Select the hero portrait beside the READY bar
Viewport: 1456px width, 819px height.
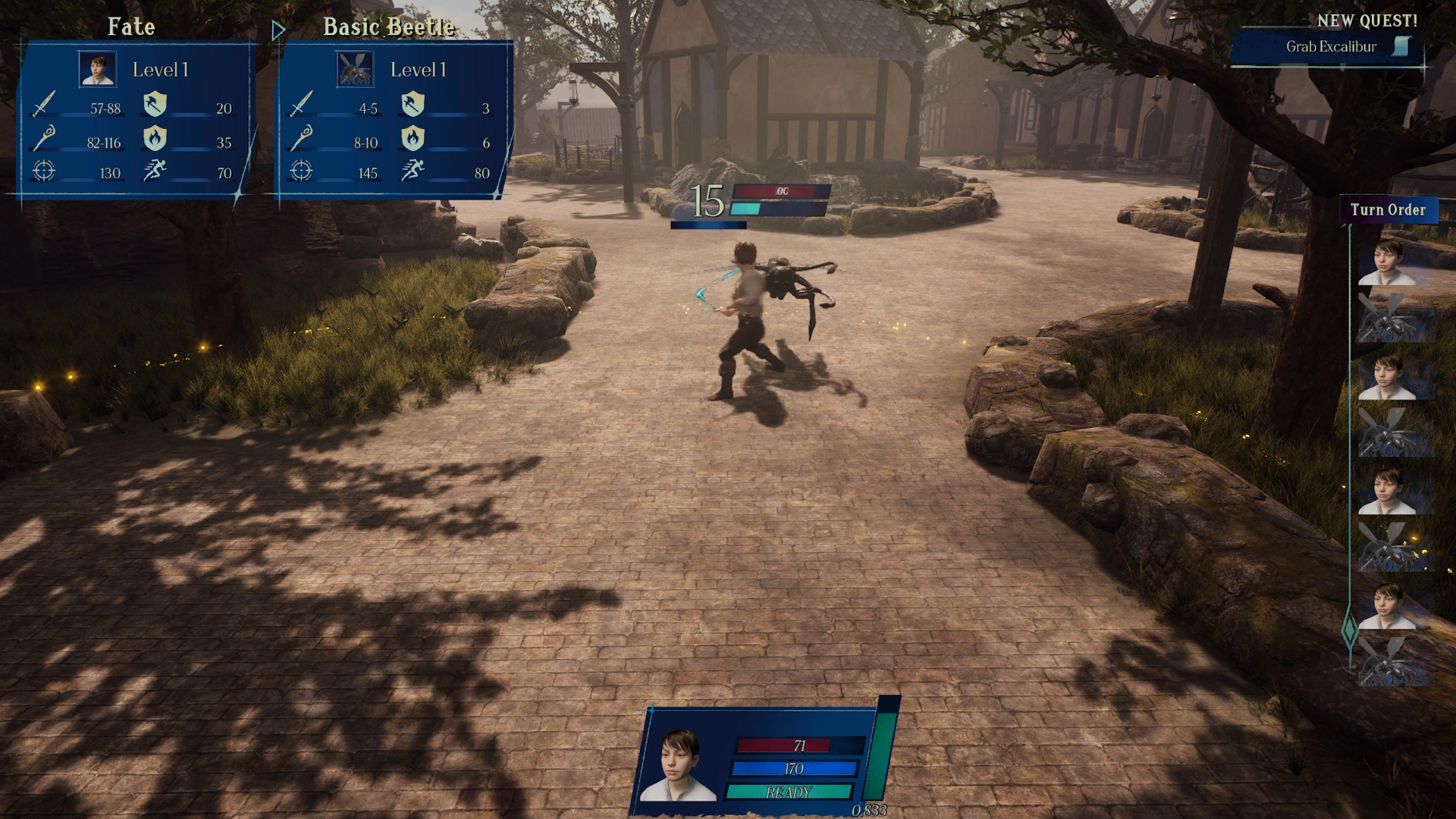[678, 764]
